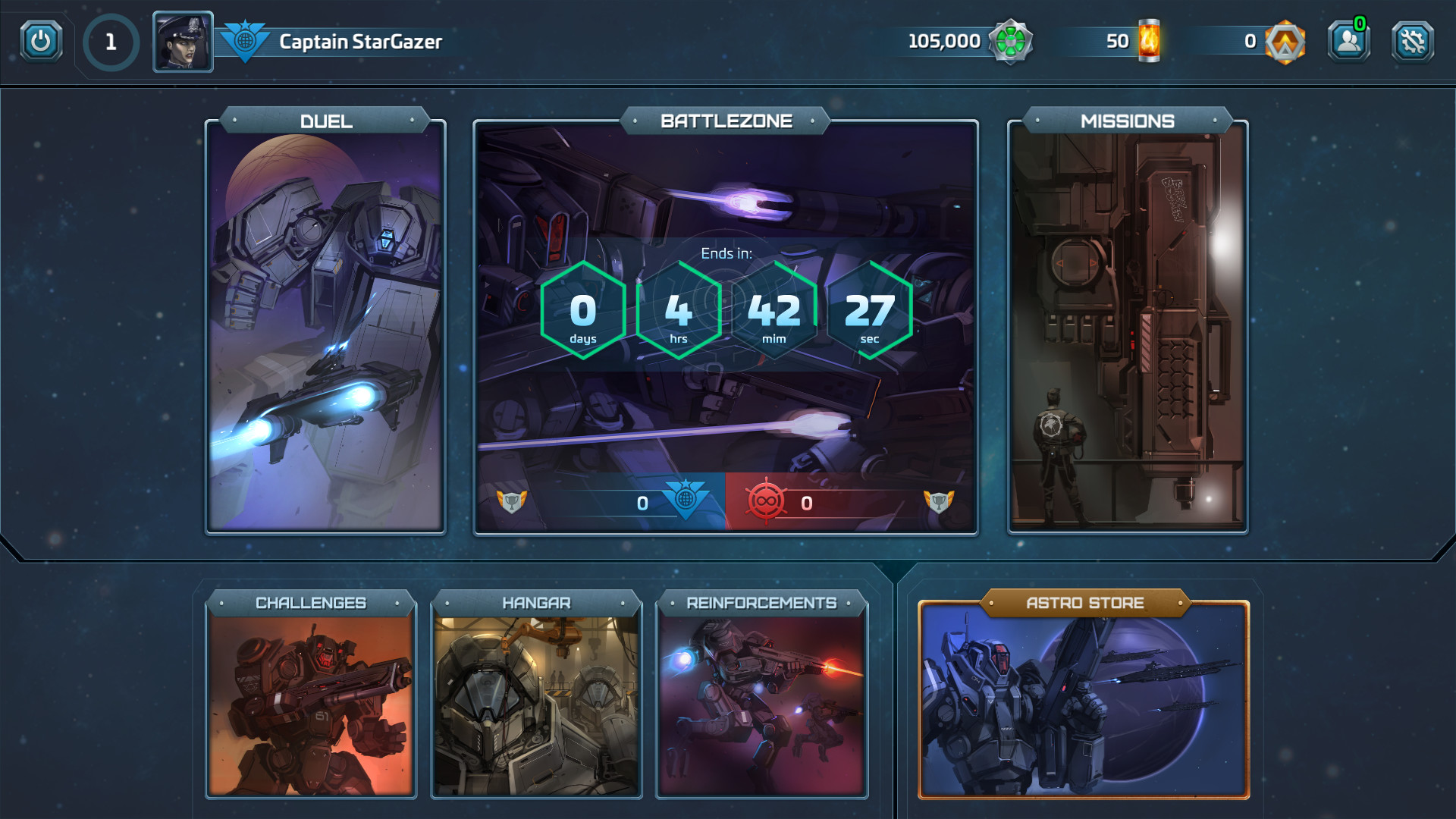Open the Missions panel
This screenshot has height=819, width=1456.
(x=1127, y=326)
